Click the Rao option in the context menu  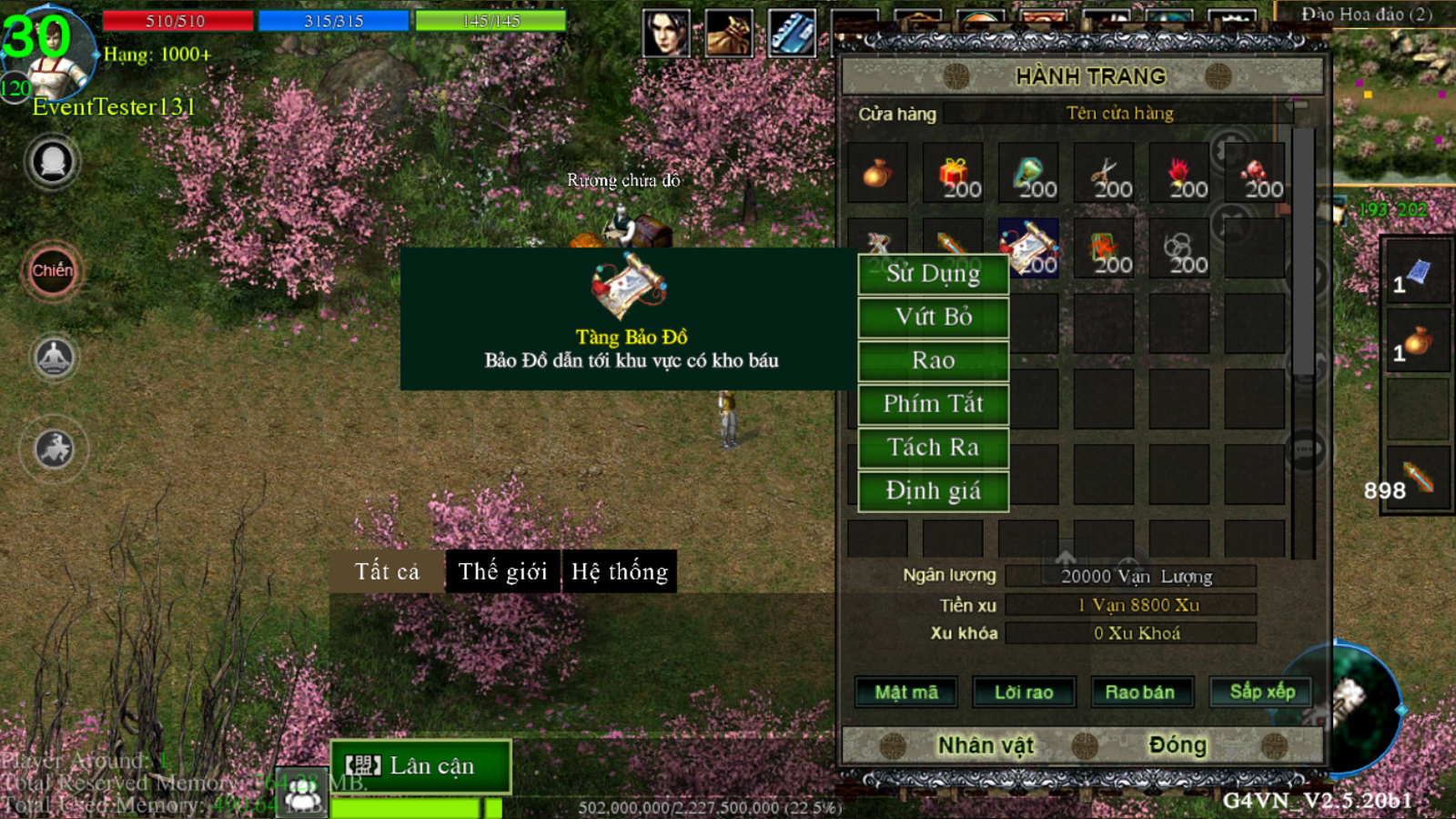(933, 361)
